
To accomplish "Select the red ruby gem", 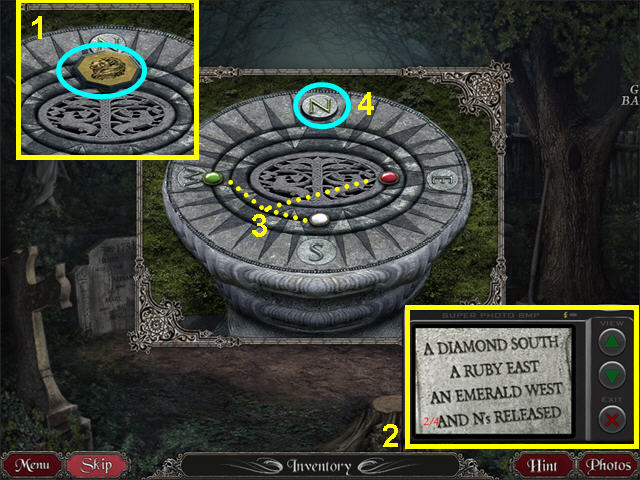I will (x=389, y=178).
